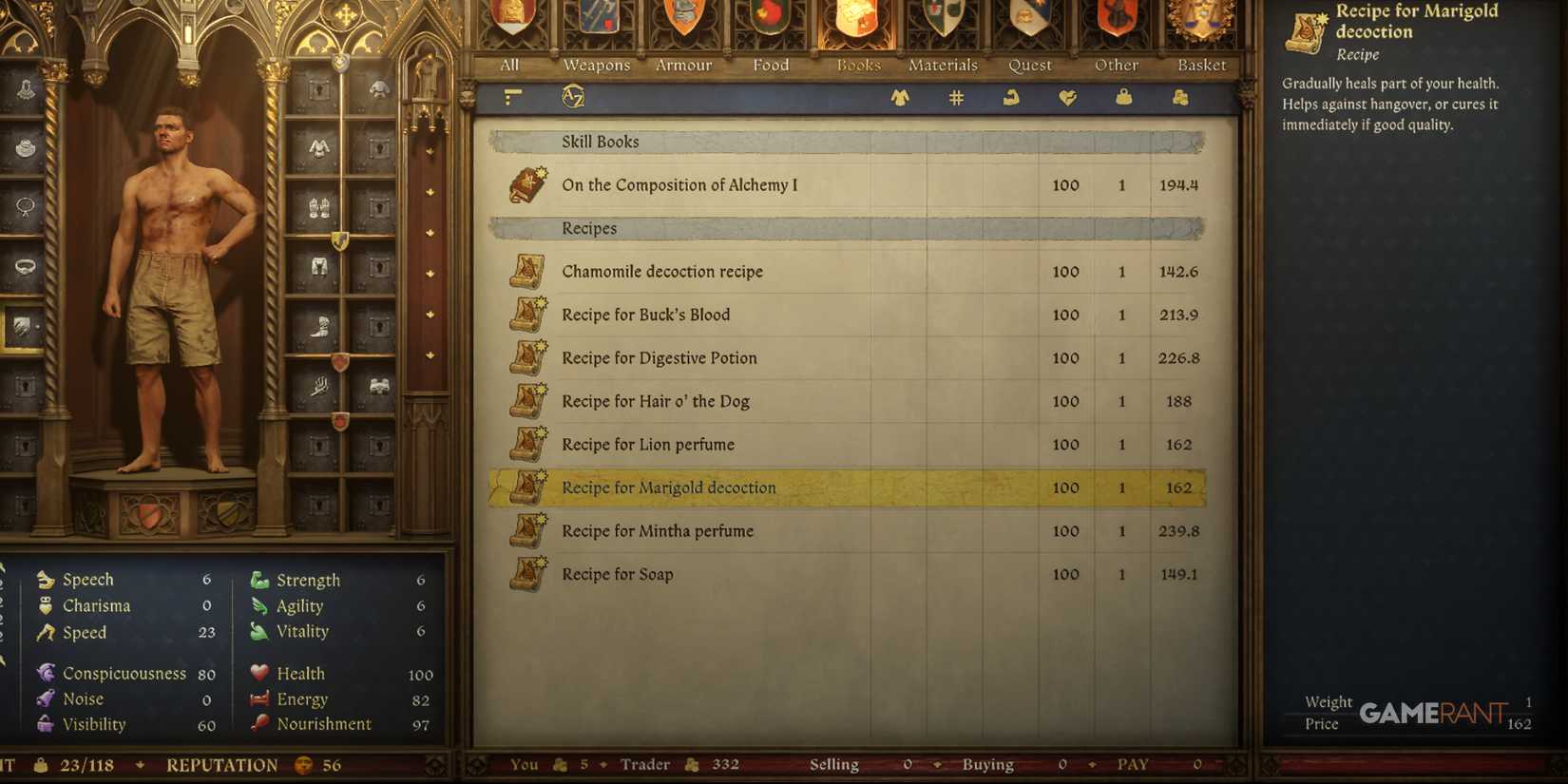The height and width of the screenshot is (784, 1568).
Task: Switch to the Weapons tab
Action: click(x=595, y=65)
